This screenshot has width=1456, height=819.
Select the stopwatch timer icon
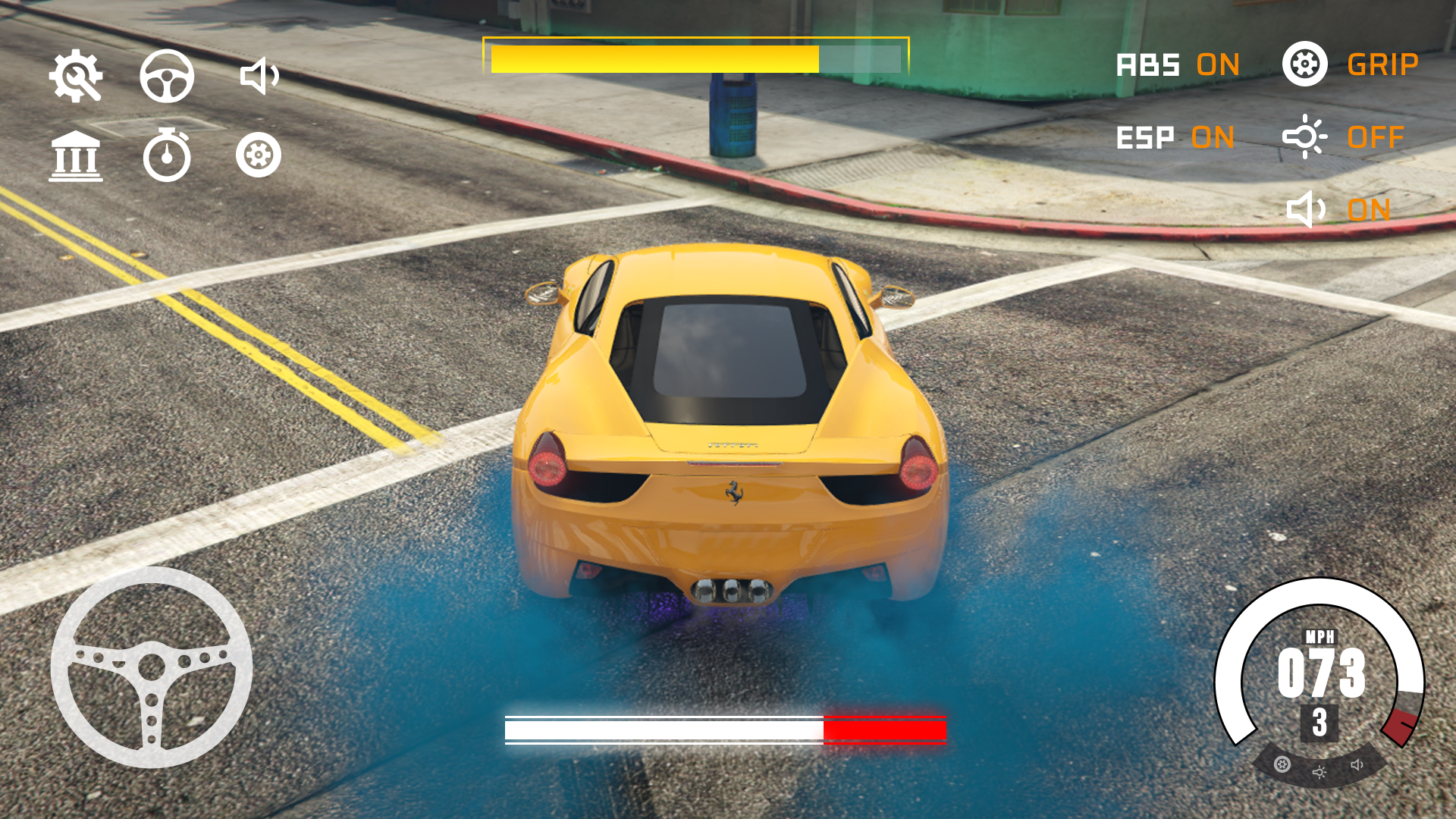pos(167,155)
